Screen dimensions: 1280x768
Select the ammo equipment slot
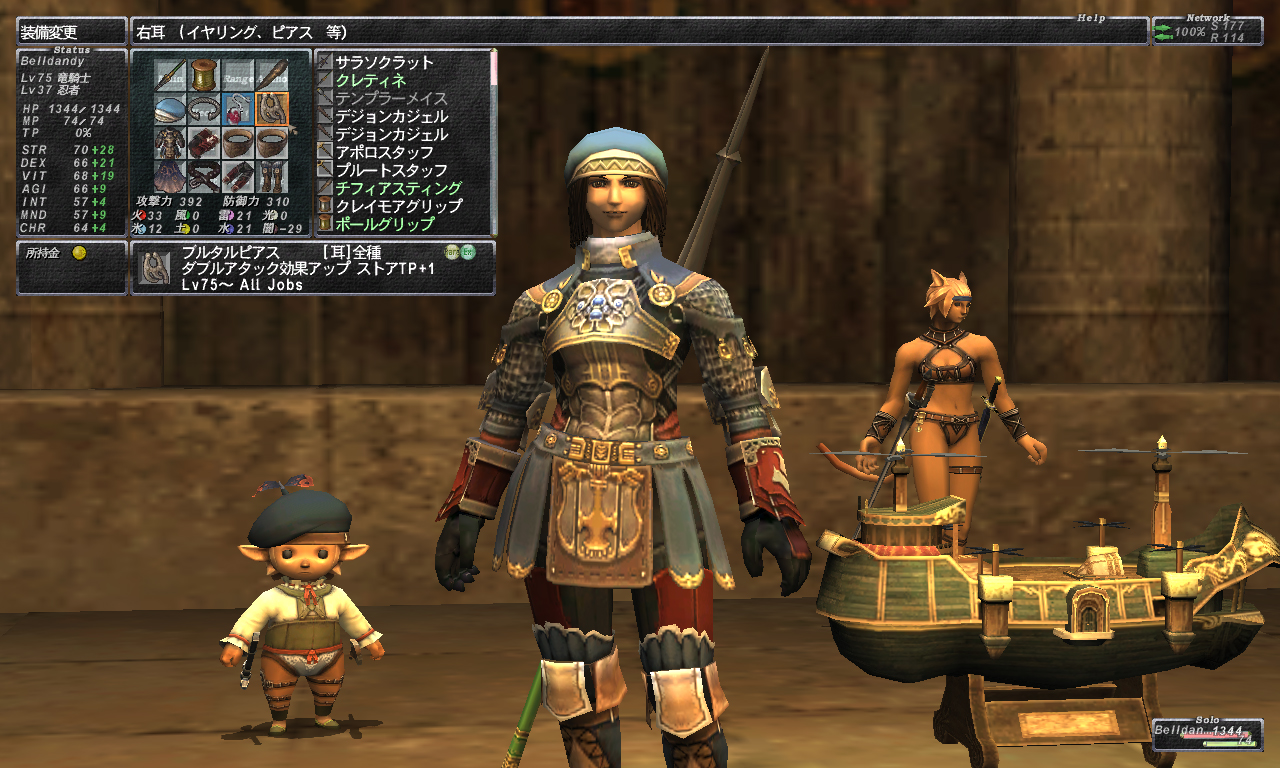(x=272, y=73)
